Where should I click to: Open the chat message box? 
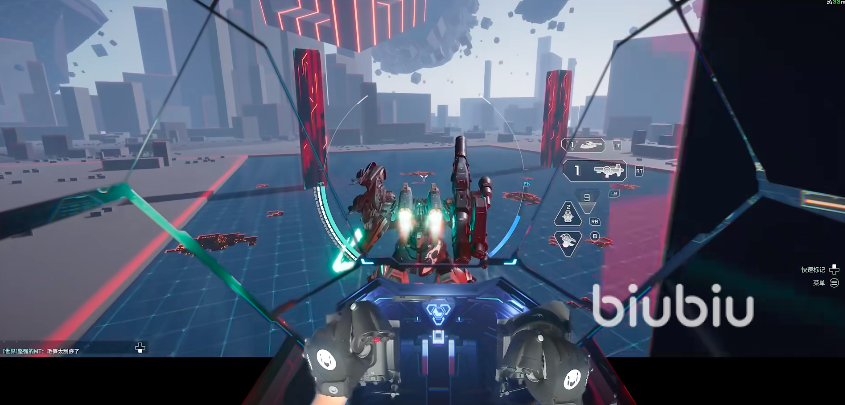[x=48, y=350]
